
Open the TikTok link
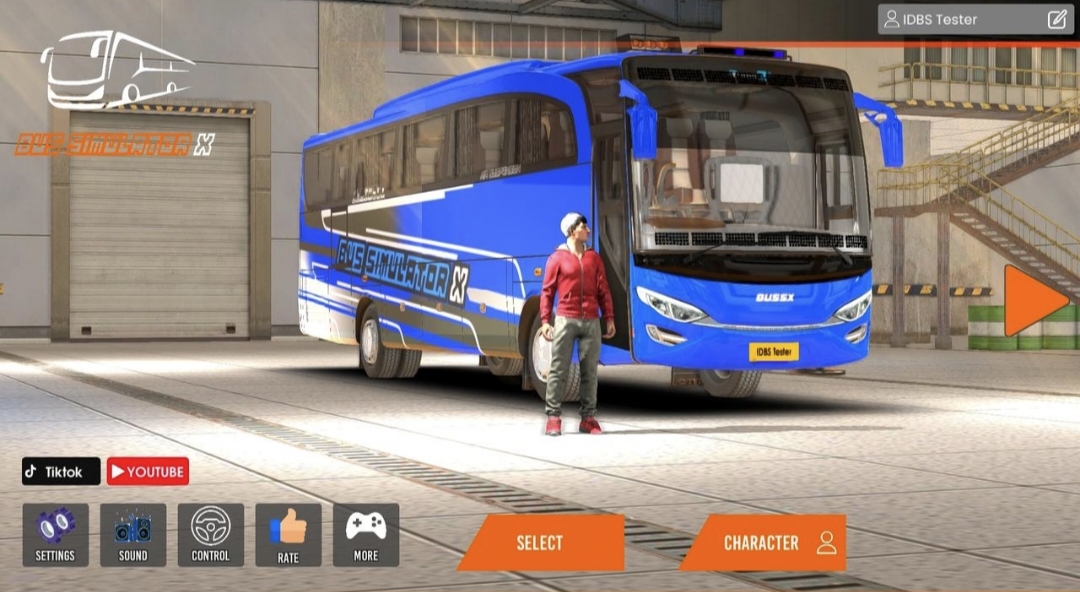pos(61,471)
